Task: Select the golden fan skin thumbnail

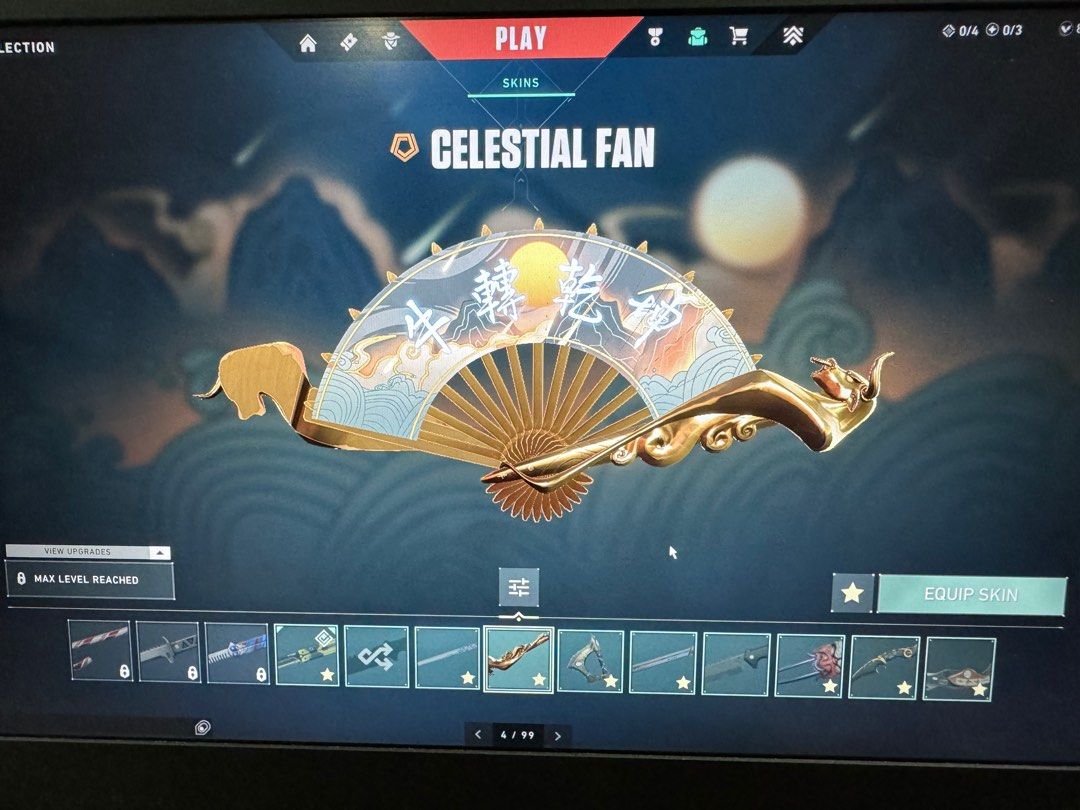Action: point(518,659)
